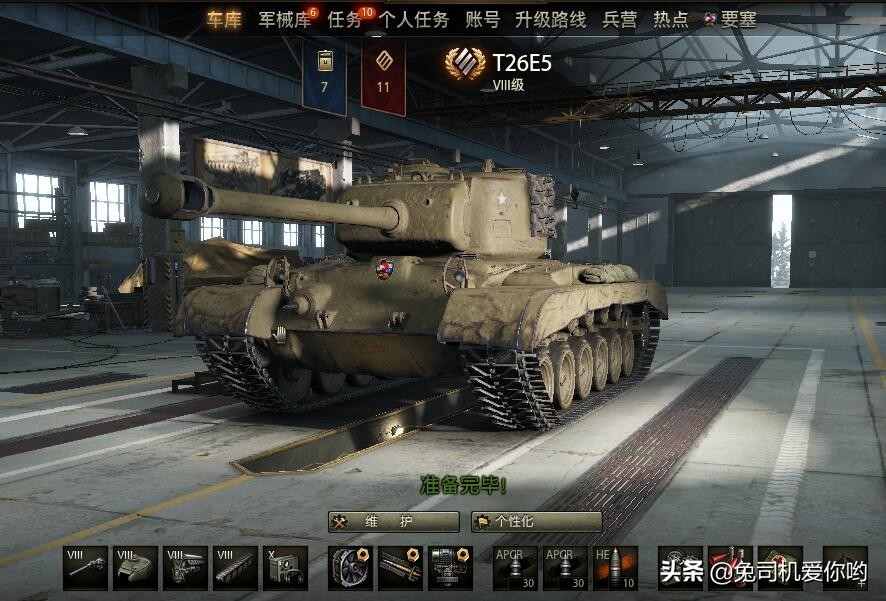Open the 要塞 stronghold tab
This screenshot has width=886, height=601.
tap(738, 20)
